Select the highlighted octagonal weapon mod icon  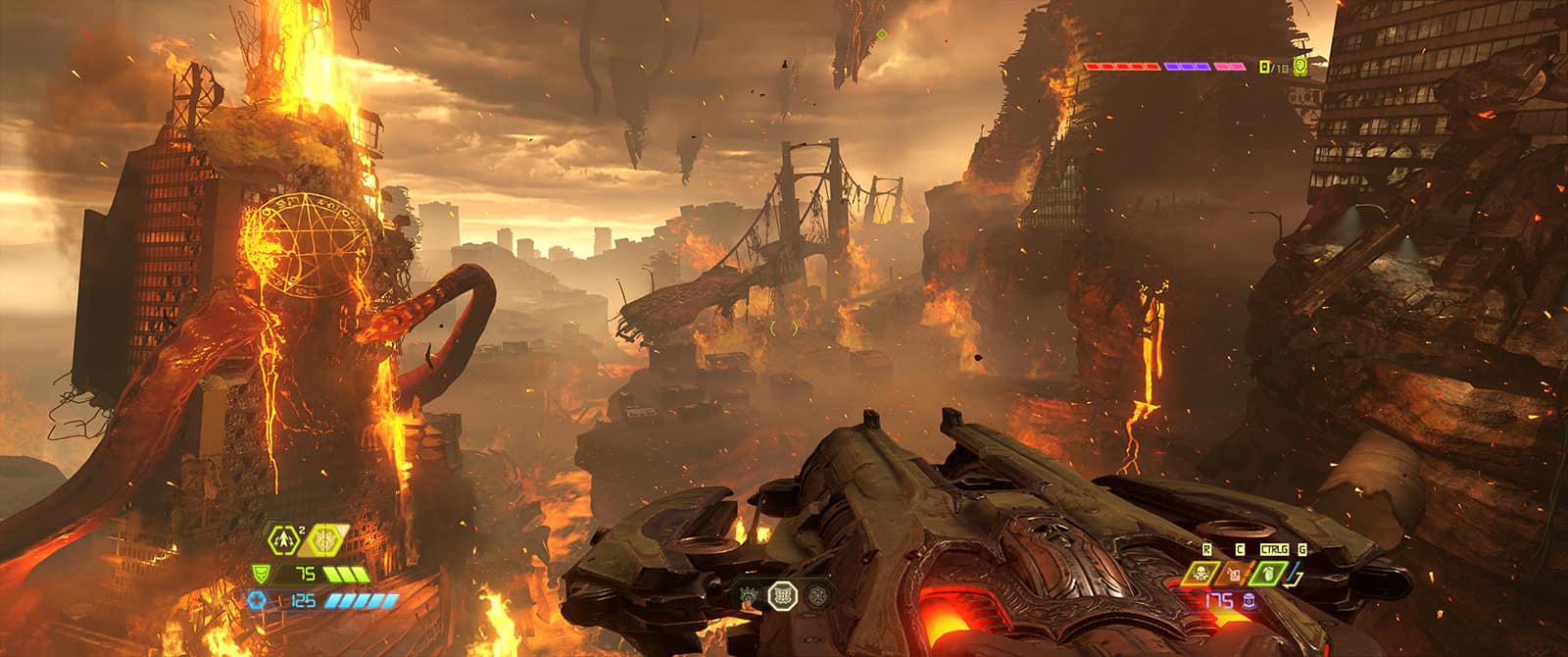[x=784, y=593]
